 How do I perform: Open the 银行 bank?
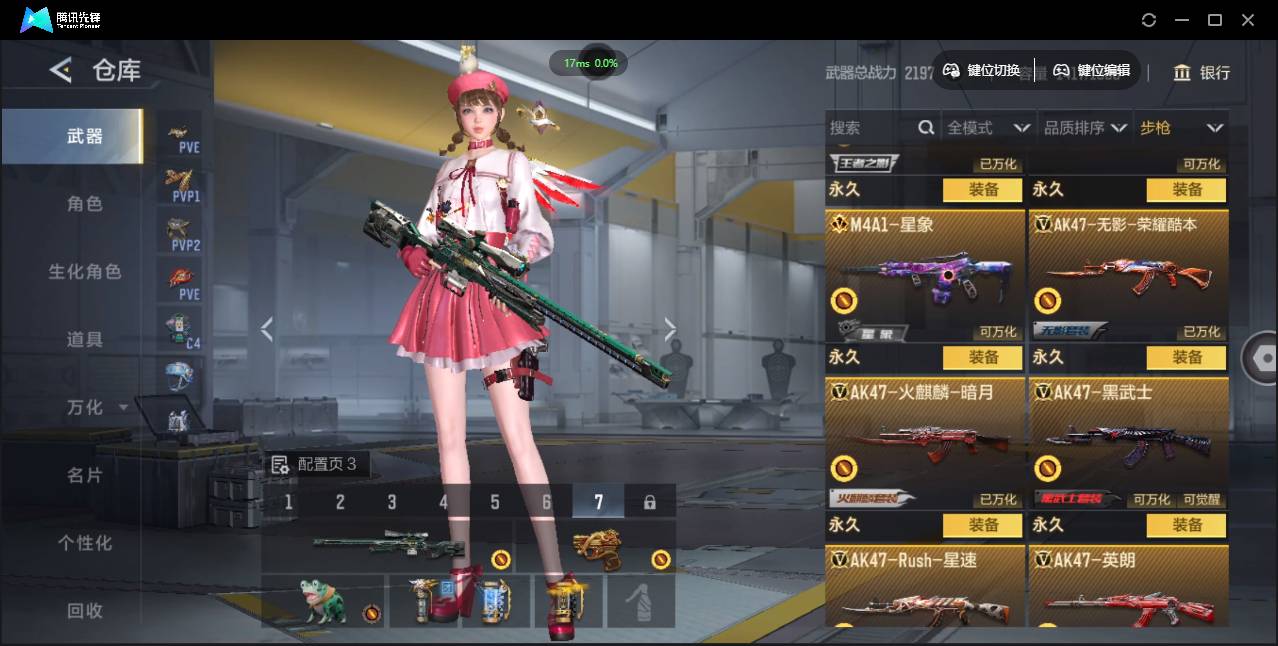(x=1202, y=73)
